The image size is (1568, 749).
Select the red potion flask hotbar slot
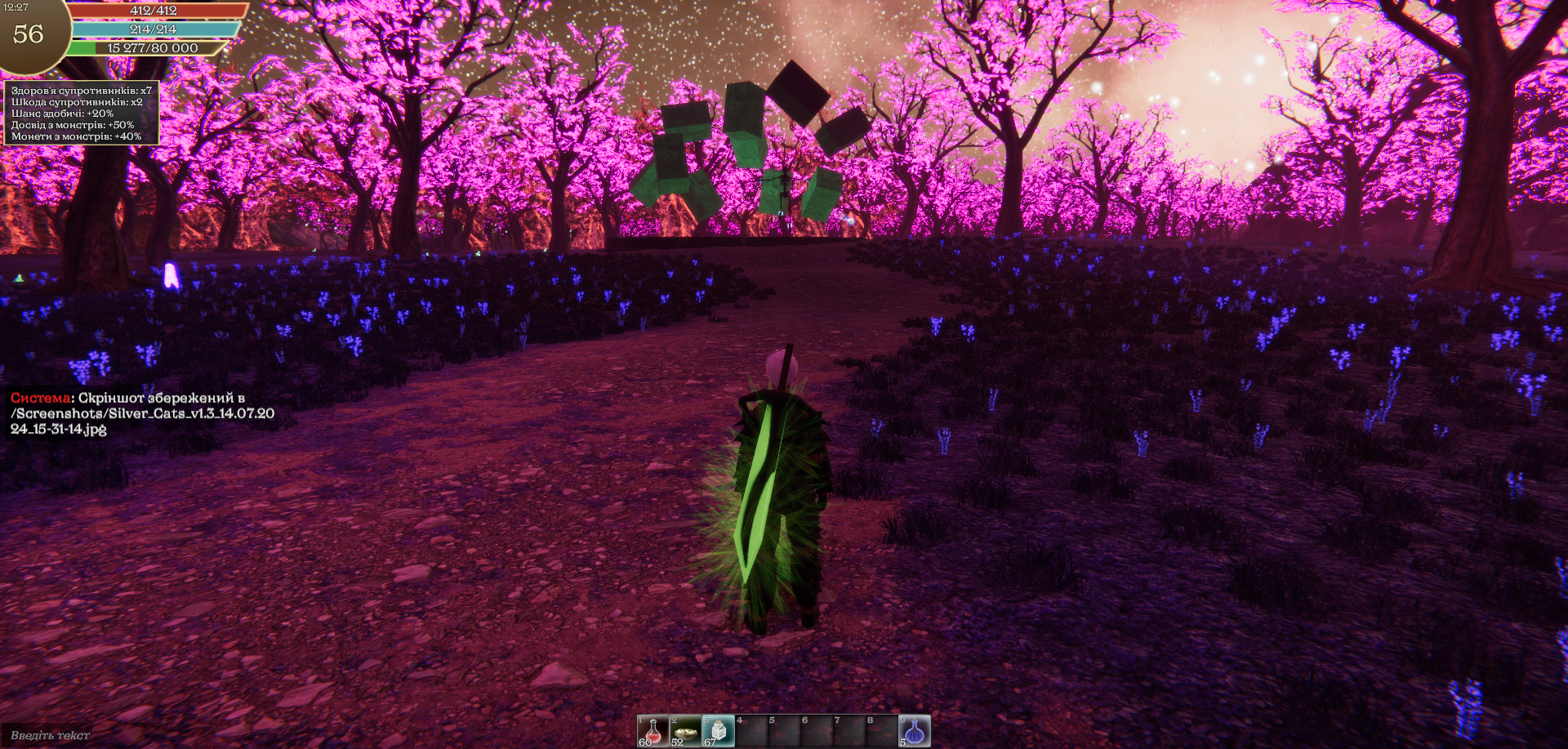653,731
